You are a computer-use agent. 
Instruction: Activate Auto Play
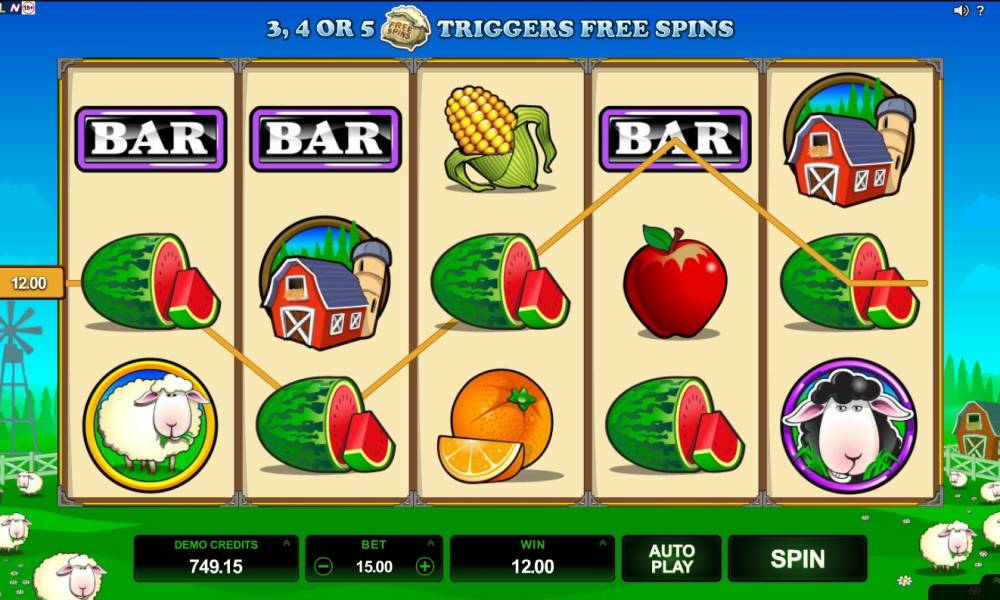point(671,558)
